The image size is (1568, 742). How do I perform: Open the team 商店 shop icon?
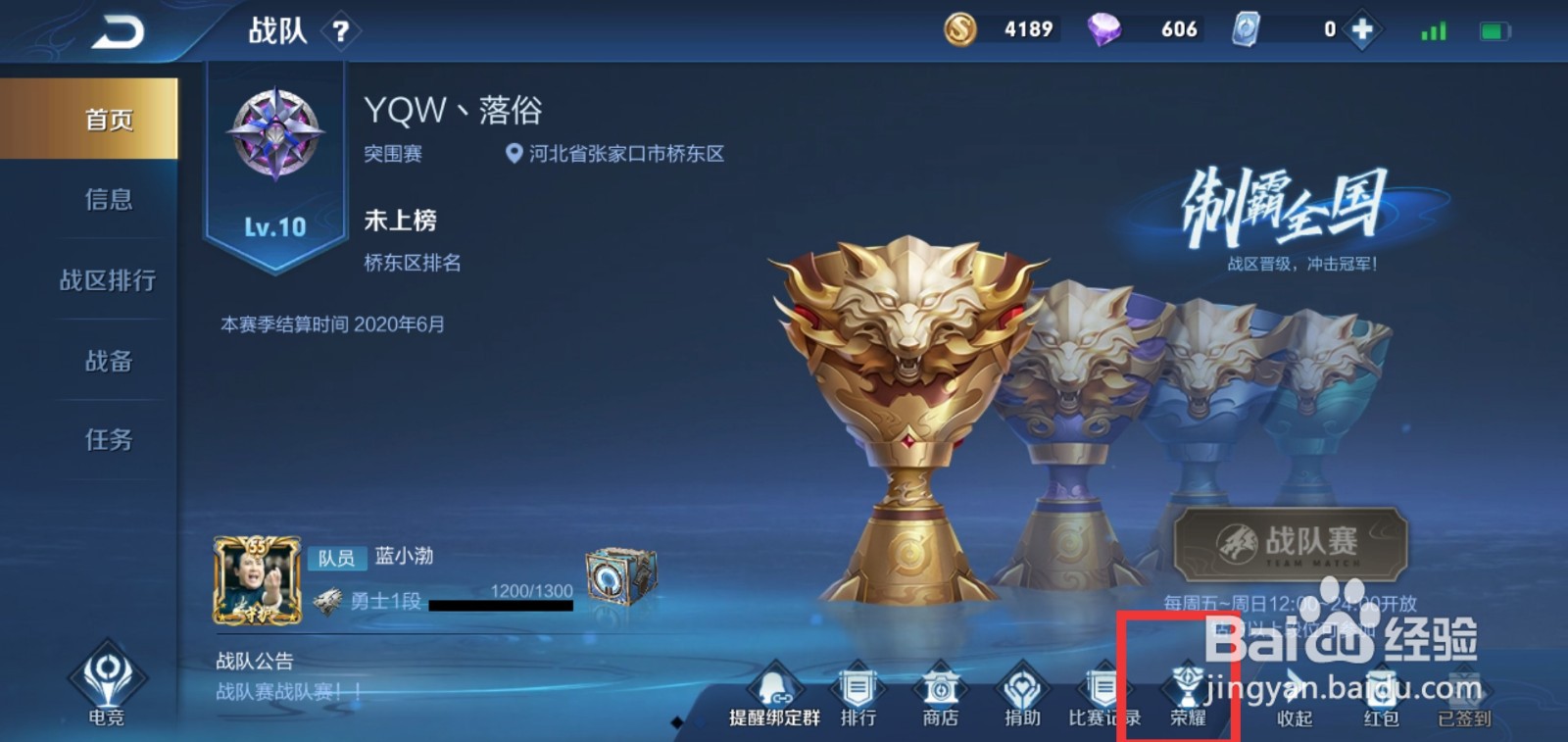click(939, 689)
